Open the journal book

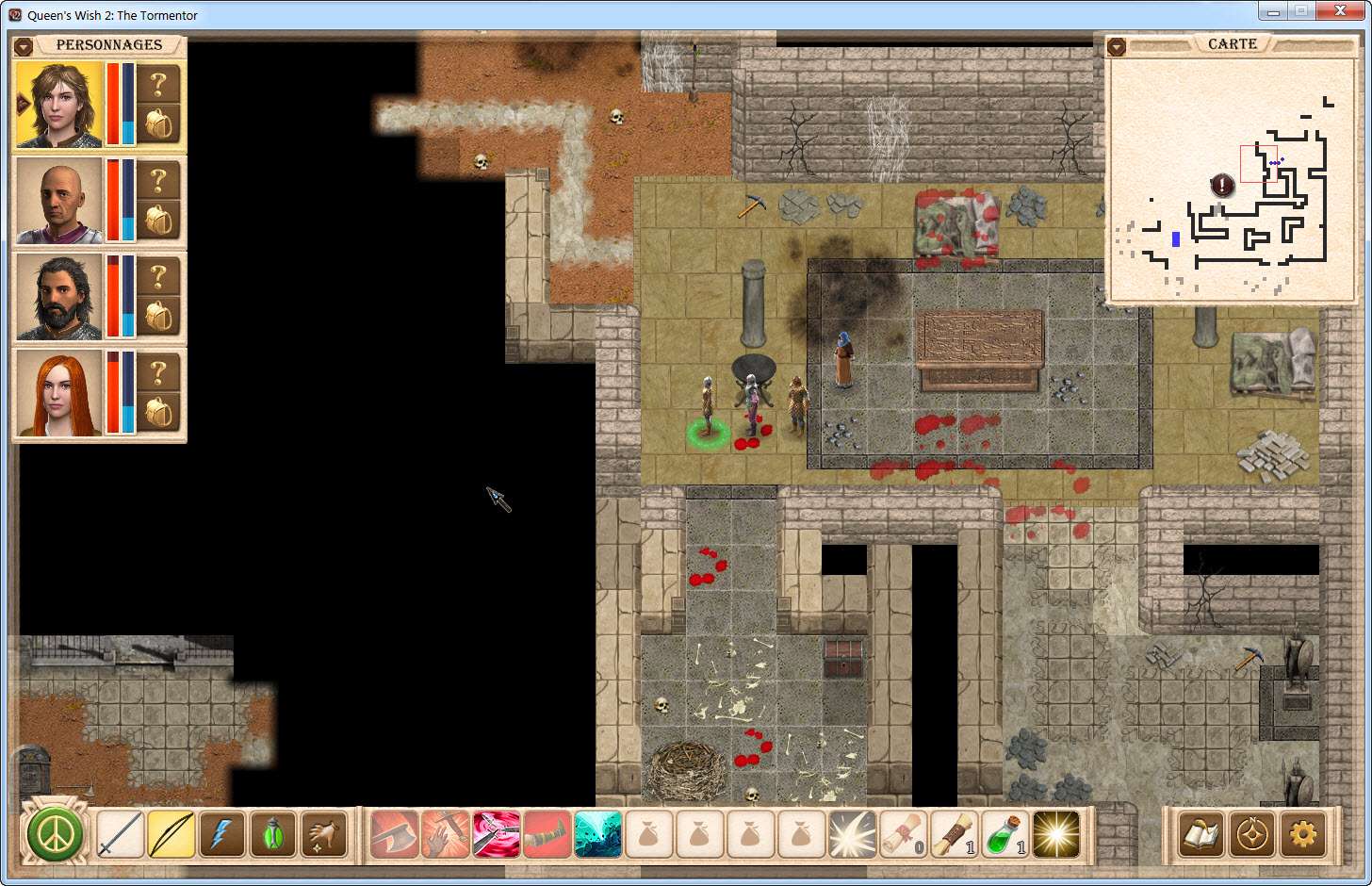(1200, 834)
